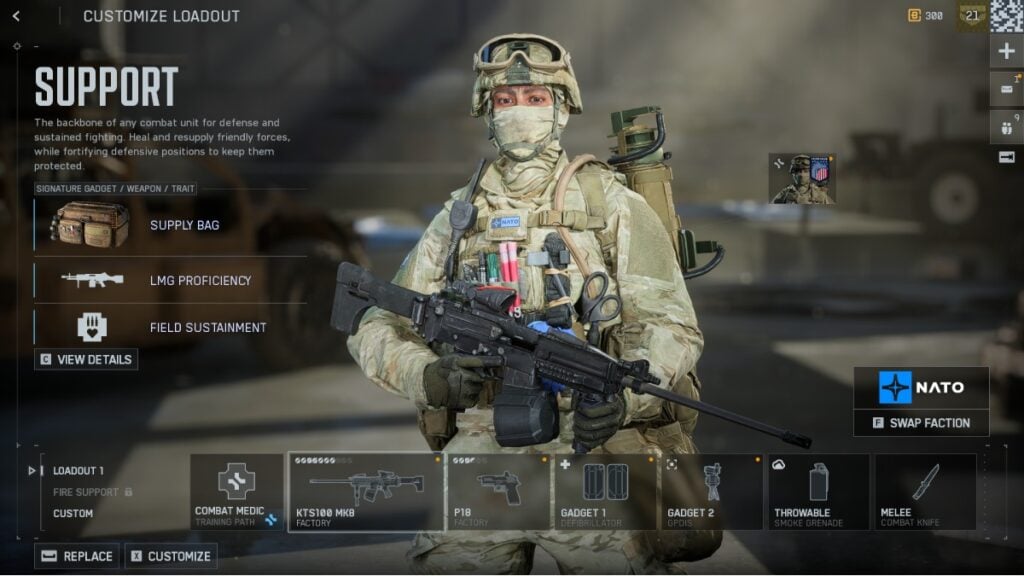Select the Custom loadout entry
This screenshot has height=576, width=1024.
coord(73,513)
